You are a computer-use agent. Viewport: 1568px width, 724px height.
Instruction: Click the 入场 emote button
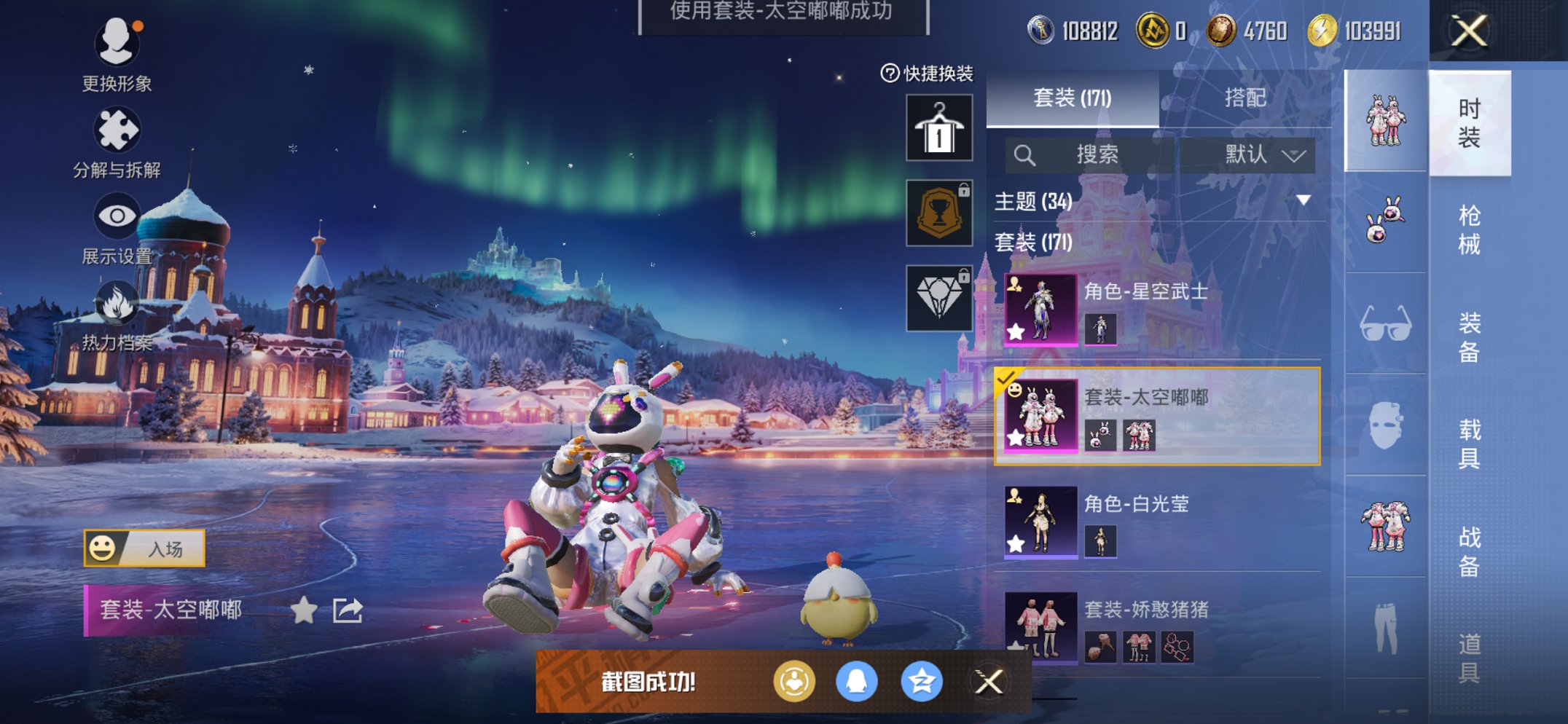coord(146,548)
